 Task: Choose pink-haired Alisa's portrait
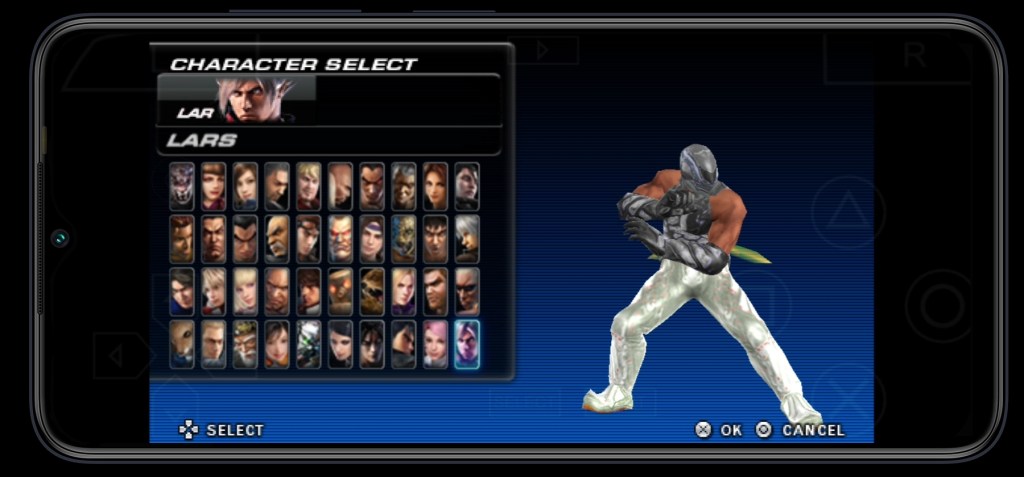pos(435,343)
